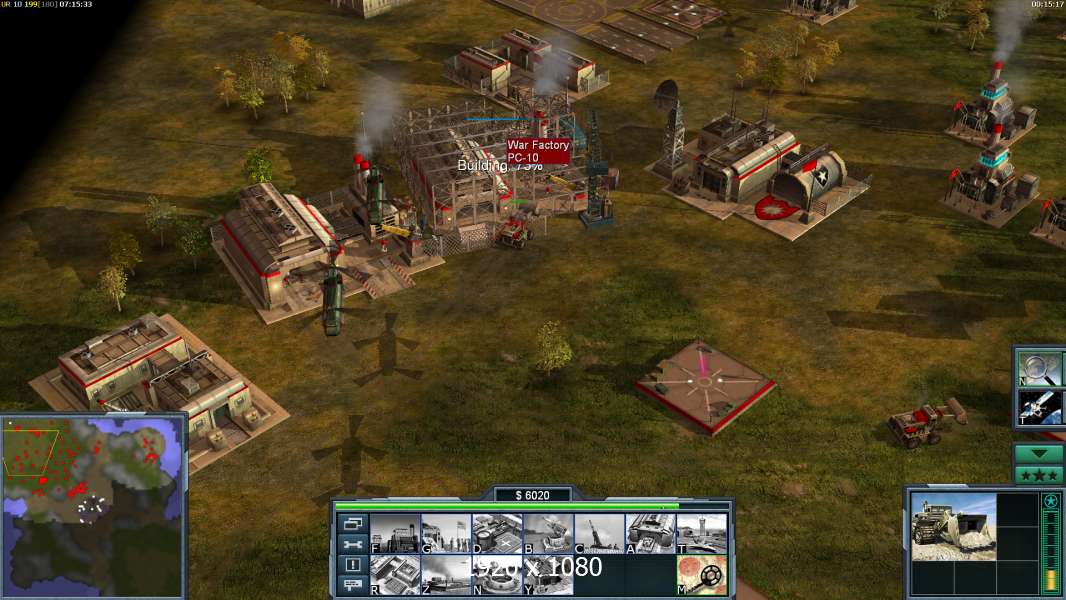Screen dimensions: 1066x600
Task: Activate the mine detector command (M)
Action: [x=701, y=575]
